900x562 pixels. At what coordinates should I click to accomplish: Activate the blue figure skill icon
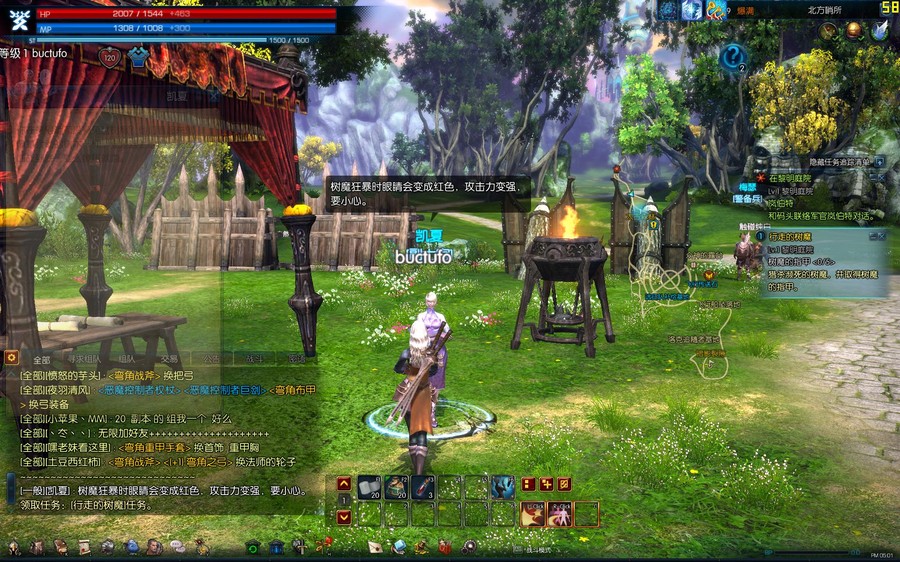[505, 487]
